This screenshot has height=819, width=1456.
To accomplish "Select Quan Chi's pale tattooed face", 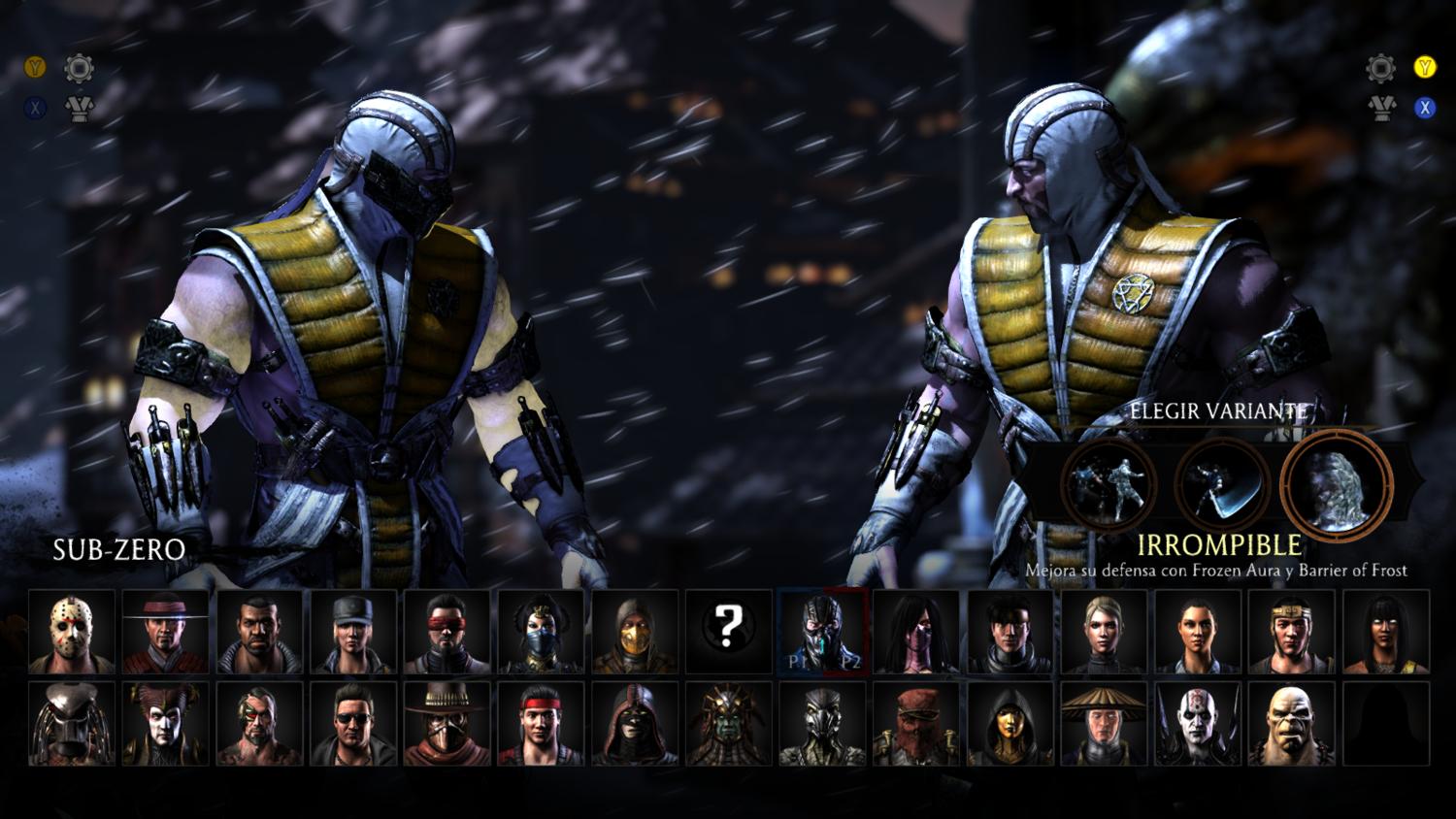I will tap(1198, 724).
